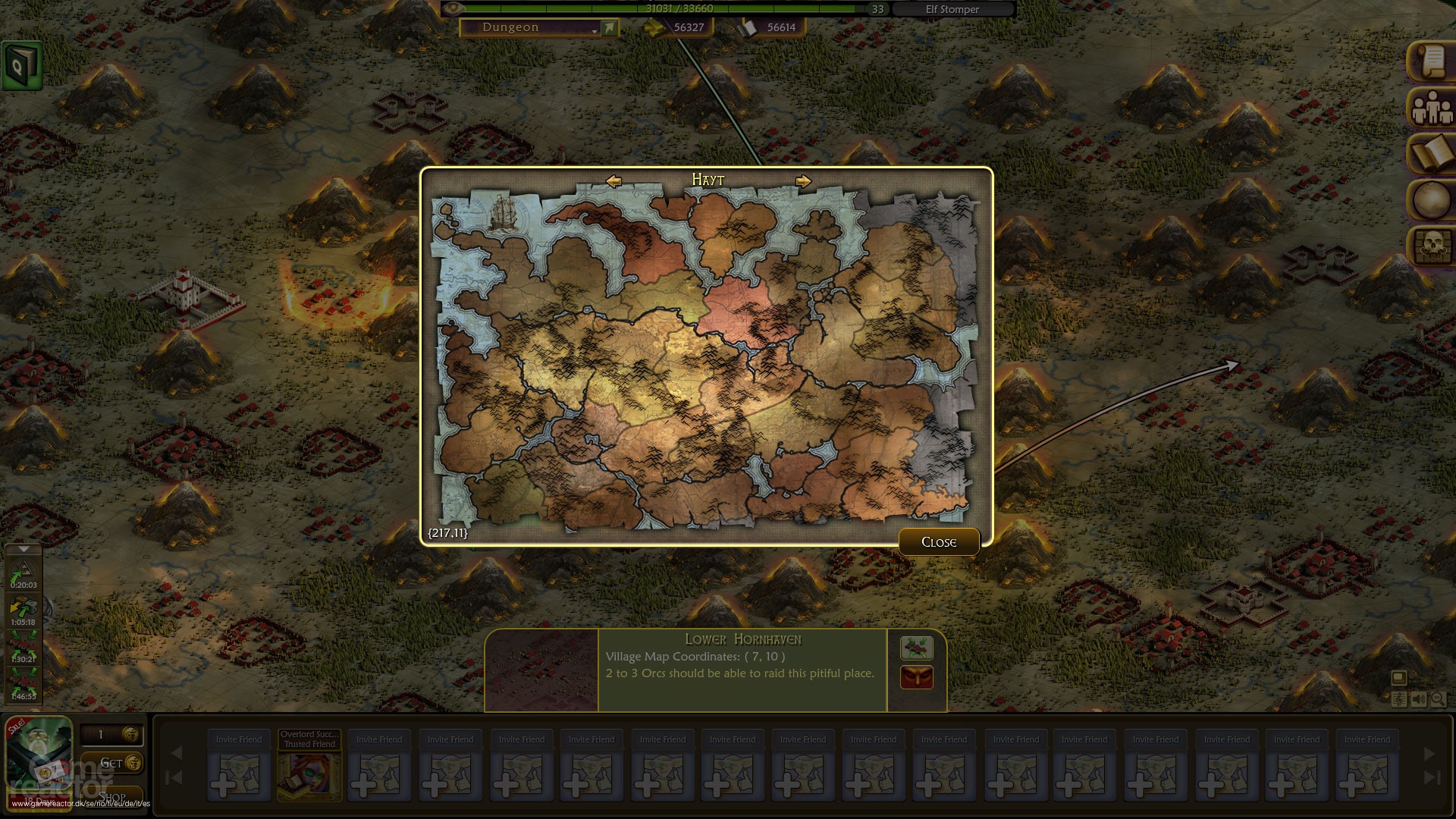The image size is (1456, 819).
Task: Zoom out using the magnifier icon
Action: point(1439,699)
